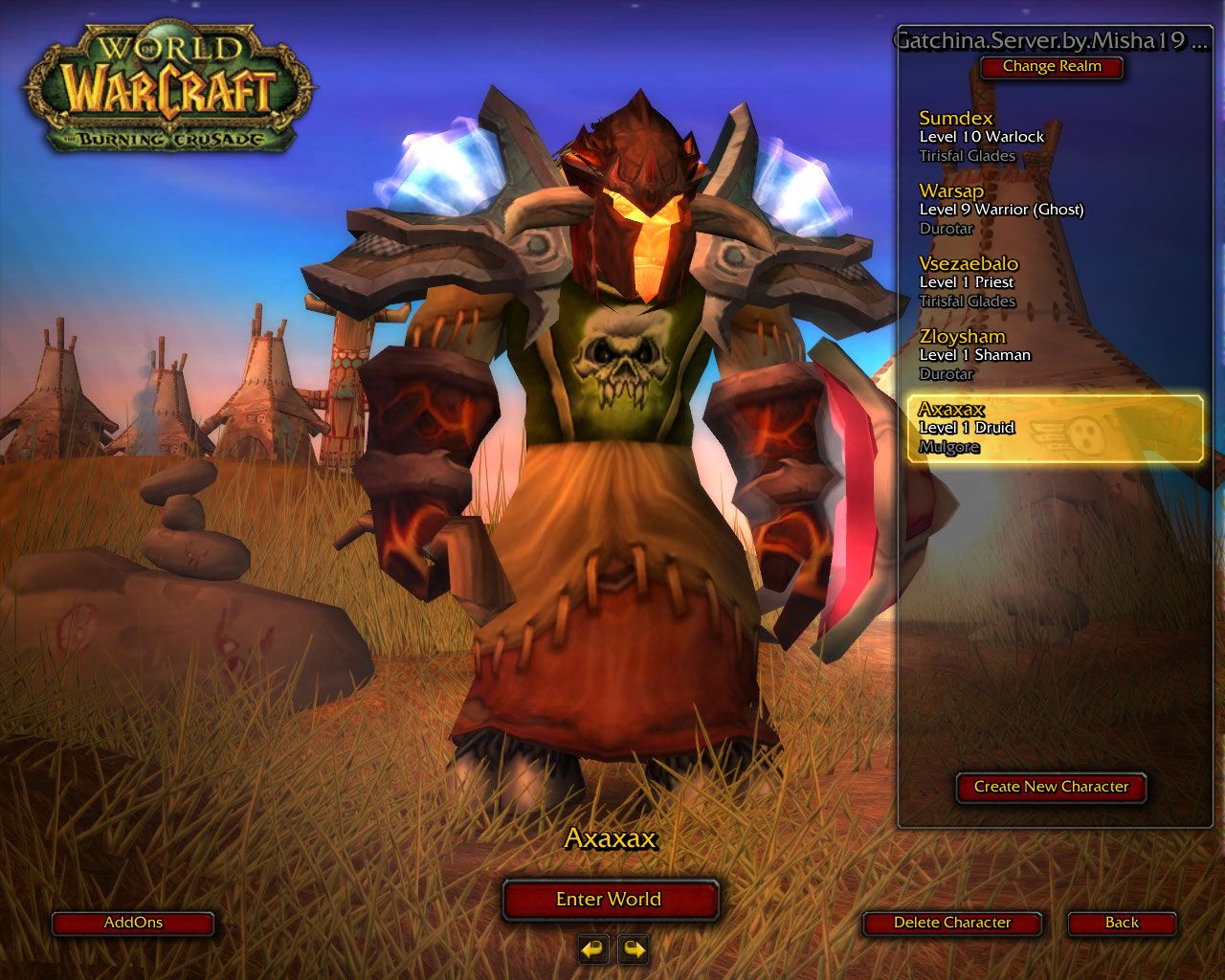Go back with the Back button

pos(1122,923)
